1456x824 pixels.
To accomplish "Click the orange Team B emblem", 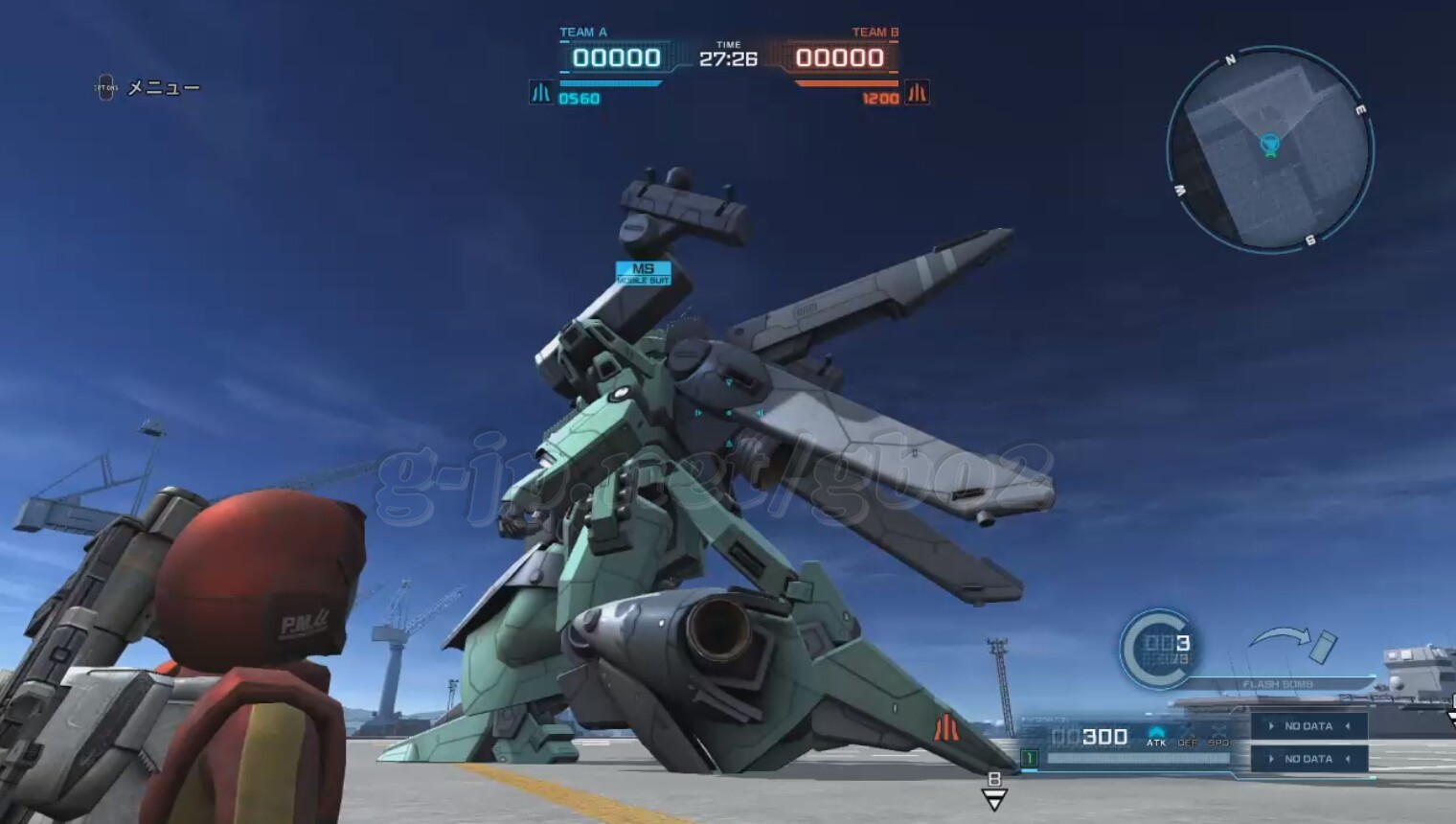I will 917,93.
